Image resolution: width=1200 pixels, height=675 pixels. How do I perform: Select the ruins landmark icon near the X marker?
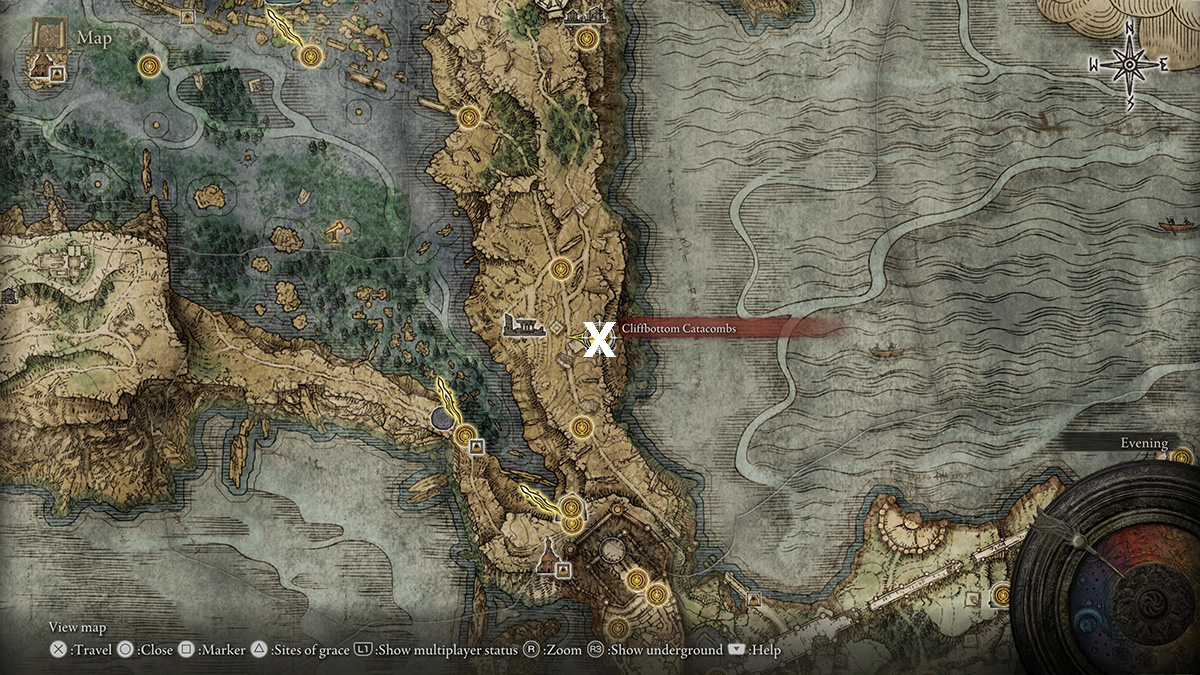tap(518, 327)
